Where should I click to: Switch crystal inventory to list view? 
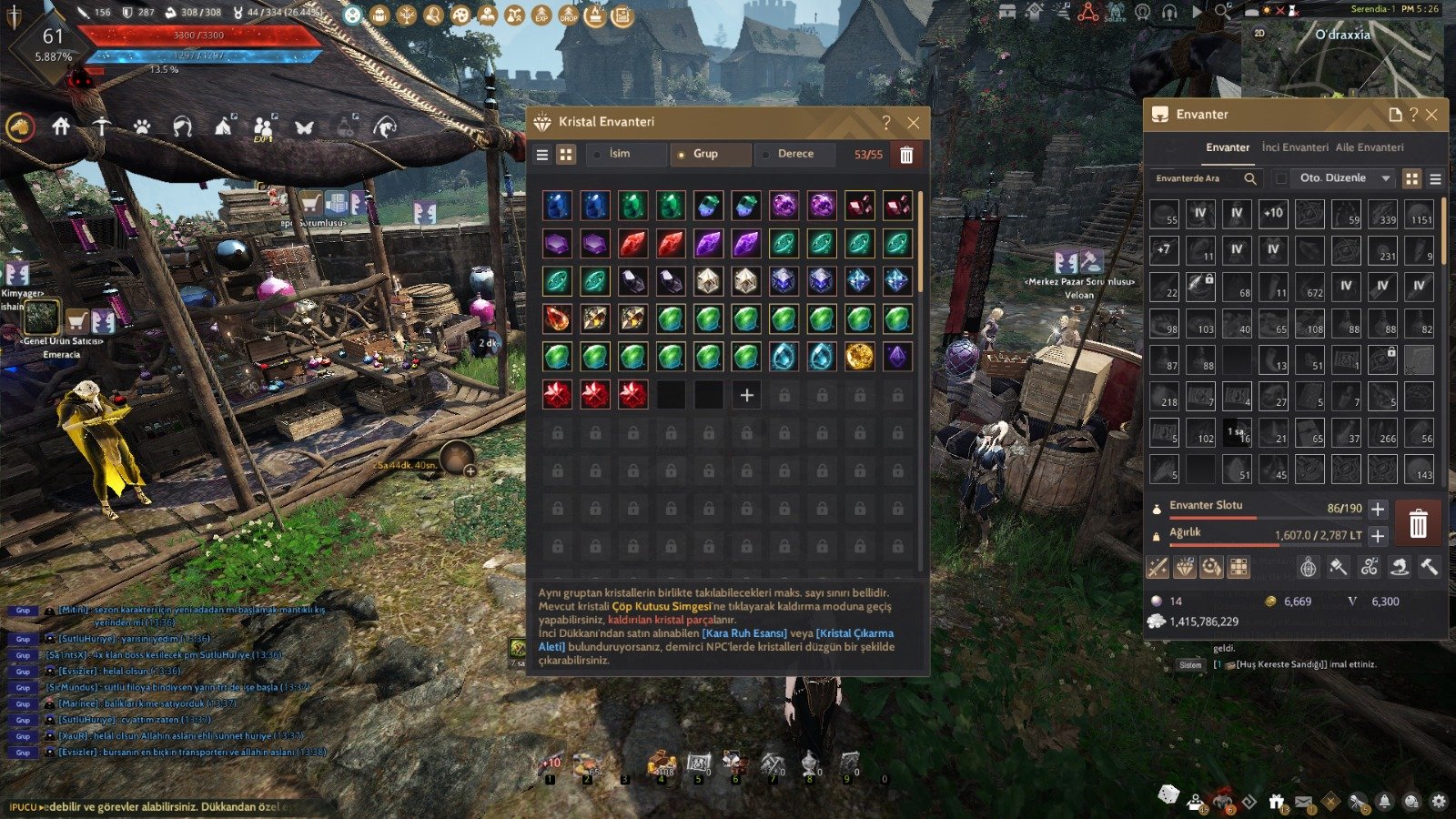coord(542,155)
